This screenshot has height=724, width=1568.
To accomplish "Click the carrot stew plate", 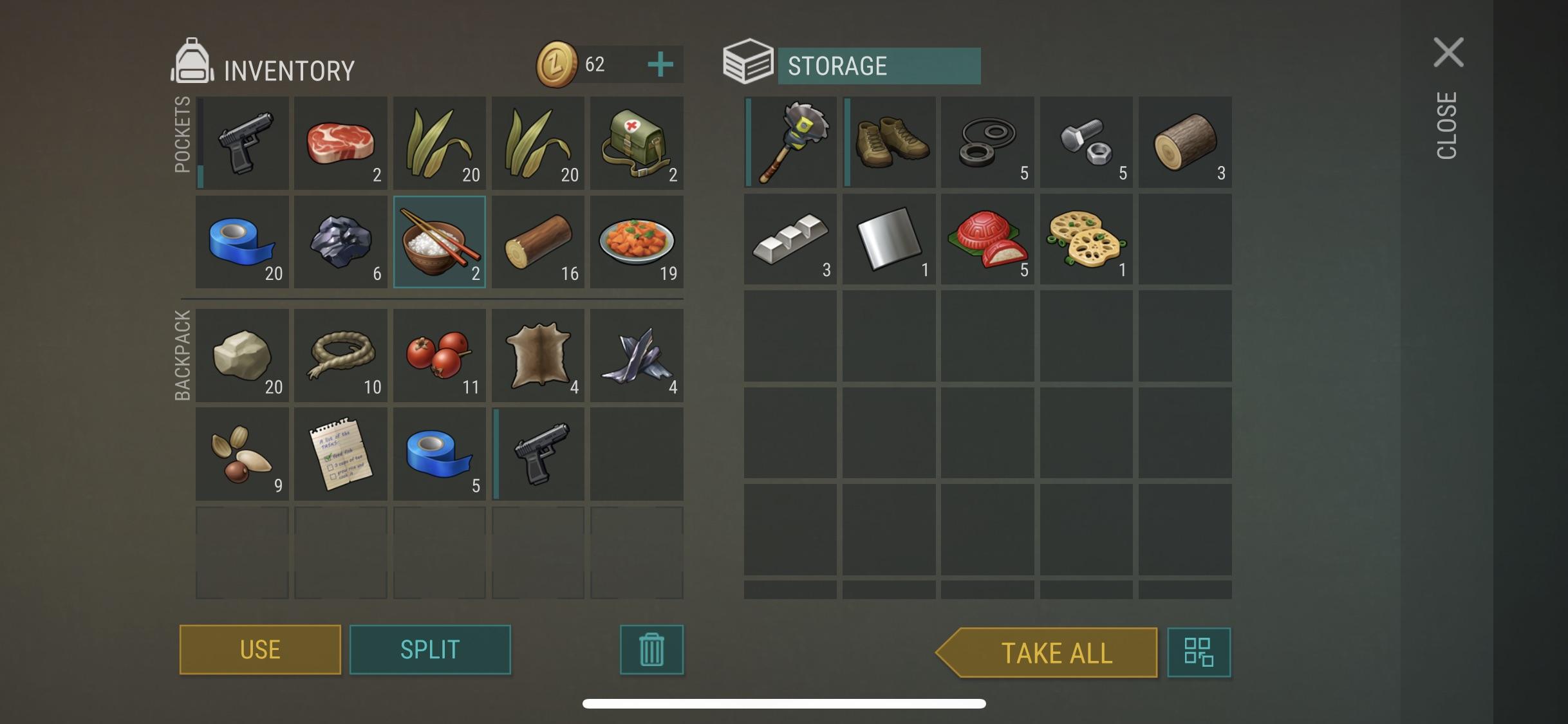I will tap(636, 241).
